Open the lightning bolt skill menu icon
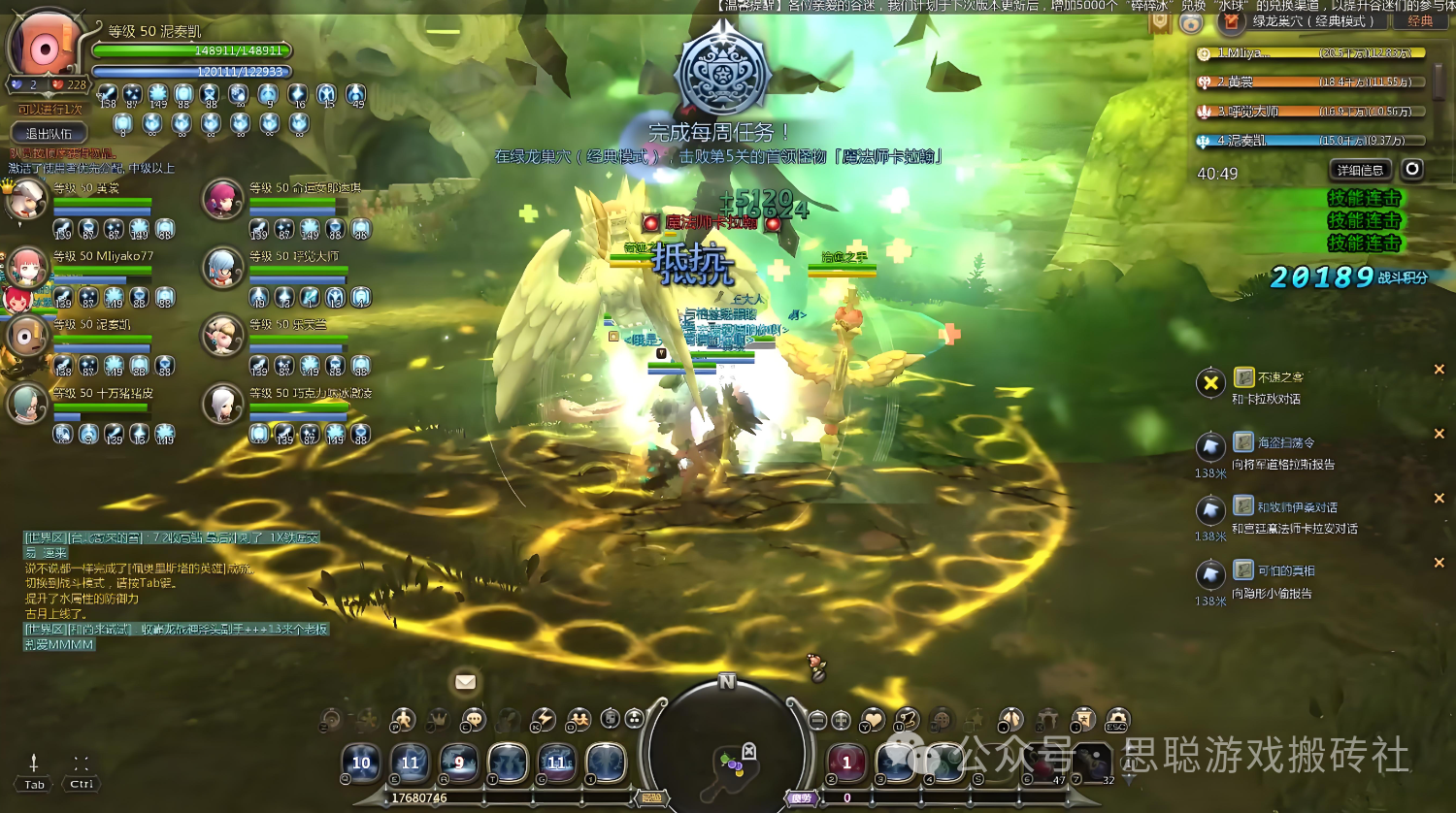The width and height of the screenshot is (1456, 813). point(544,720)
